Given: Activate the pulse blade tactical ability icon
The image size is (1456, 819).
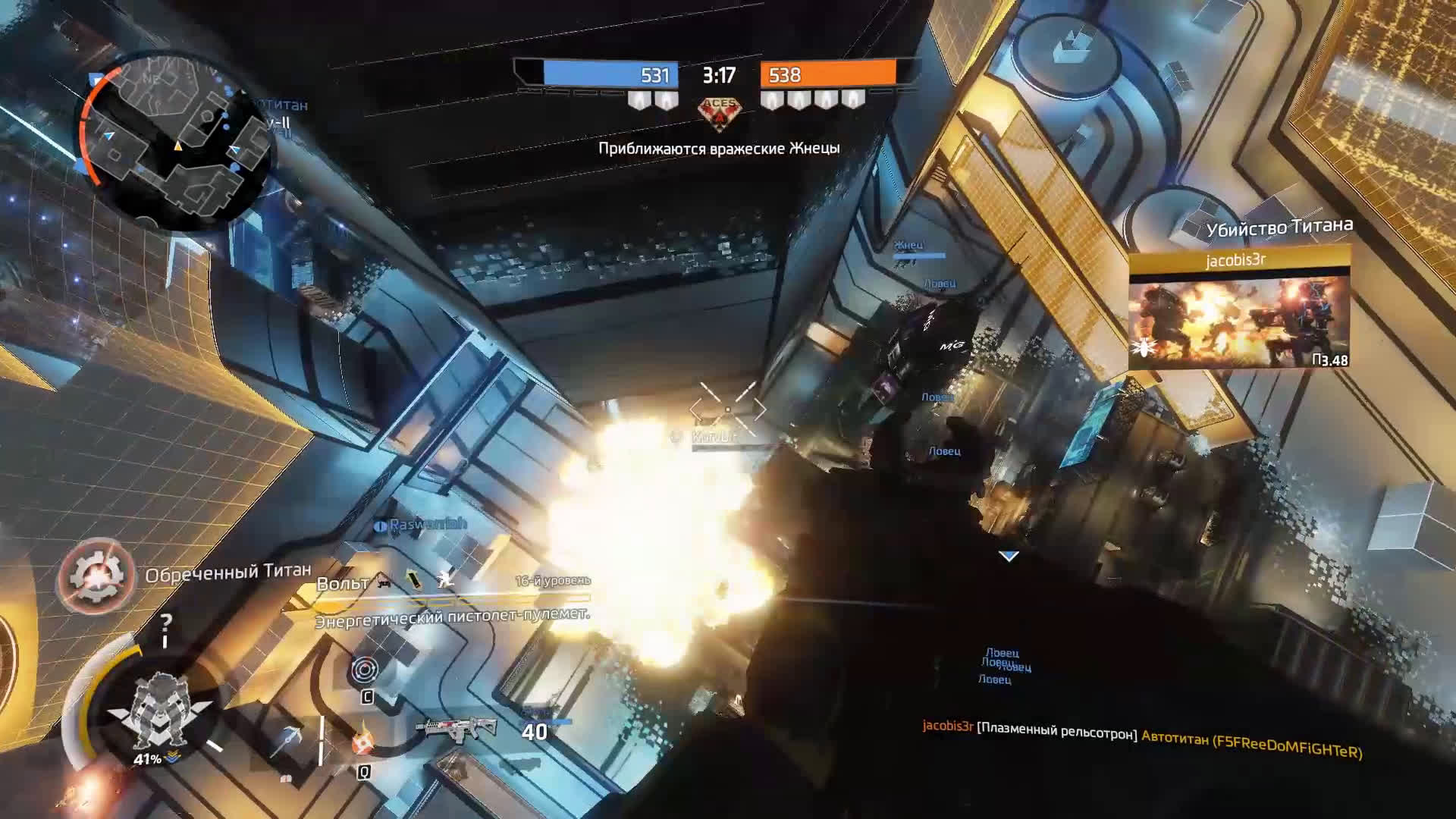Looking at the screenshot, I should click(365, 670).
